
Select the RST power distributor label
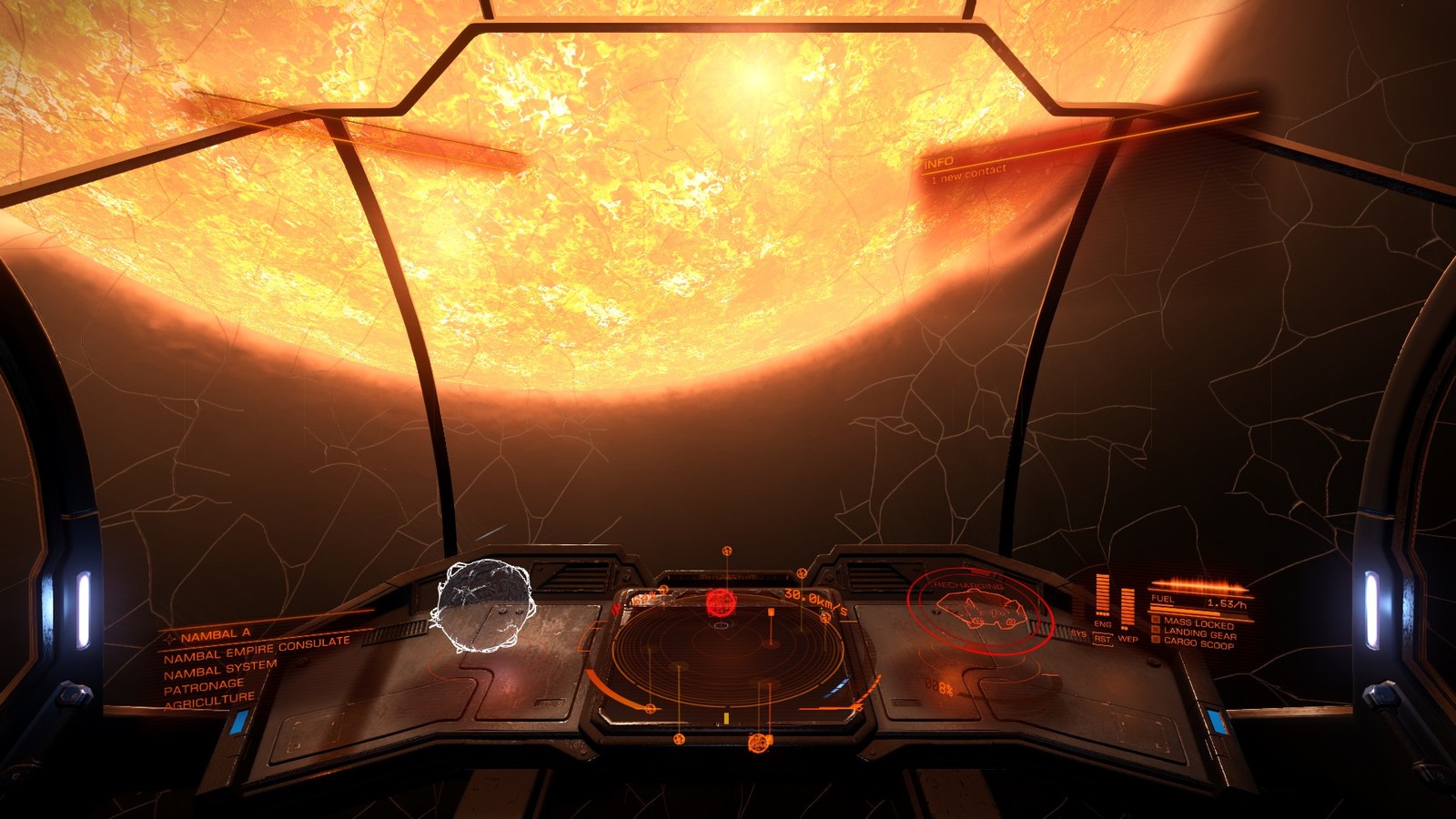pyautogui.click(x=1103, y=638)
